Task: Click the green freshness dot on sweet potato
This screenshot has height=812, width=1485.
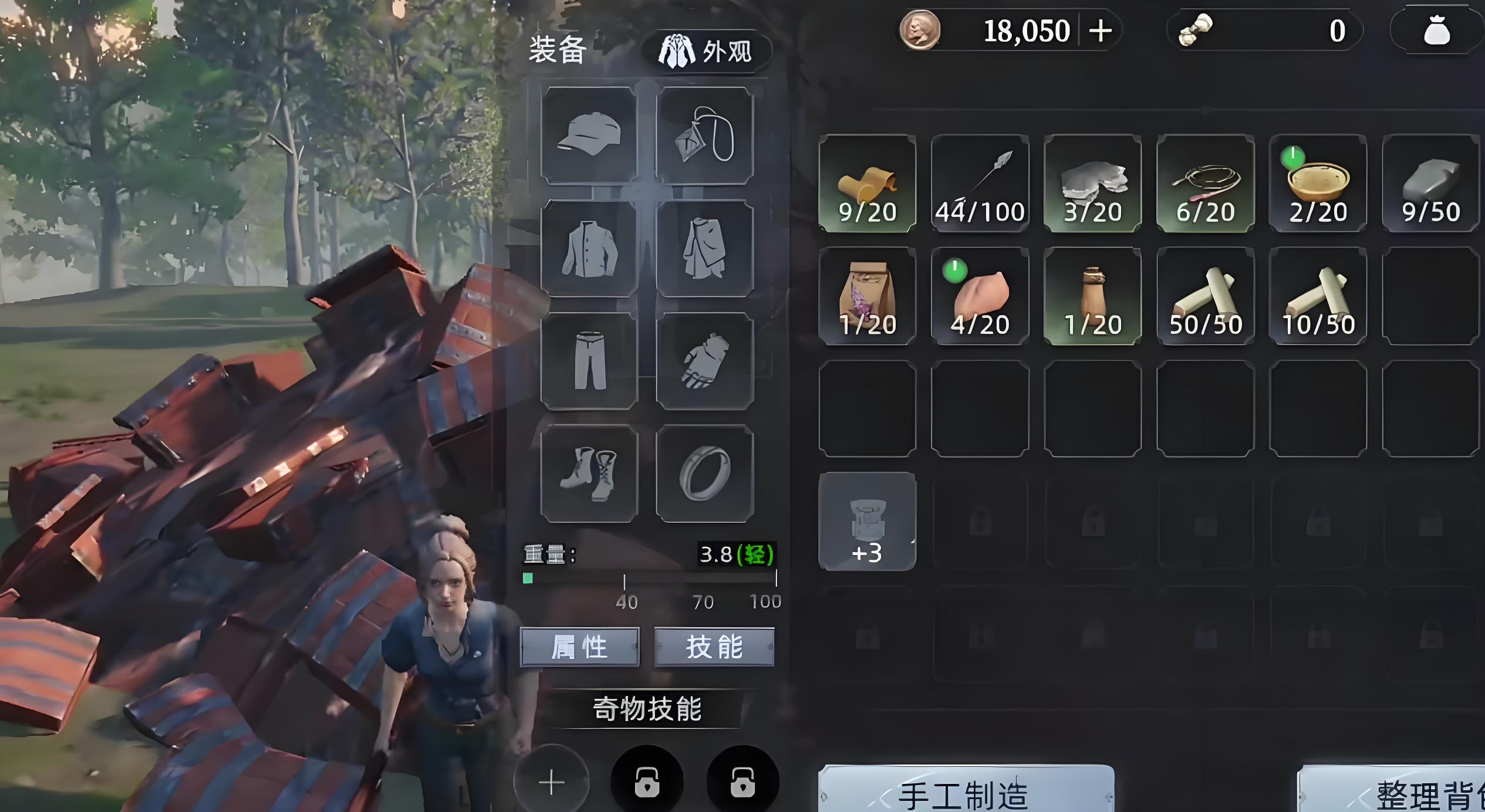Action: [956, 271]
